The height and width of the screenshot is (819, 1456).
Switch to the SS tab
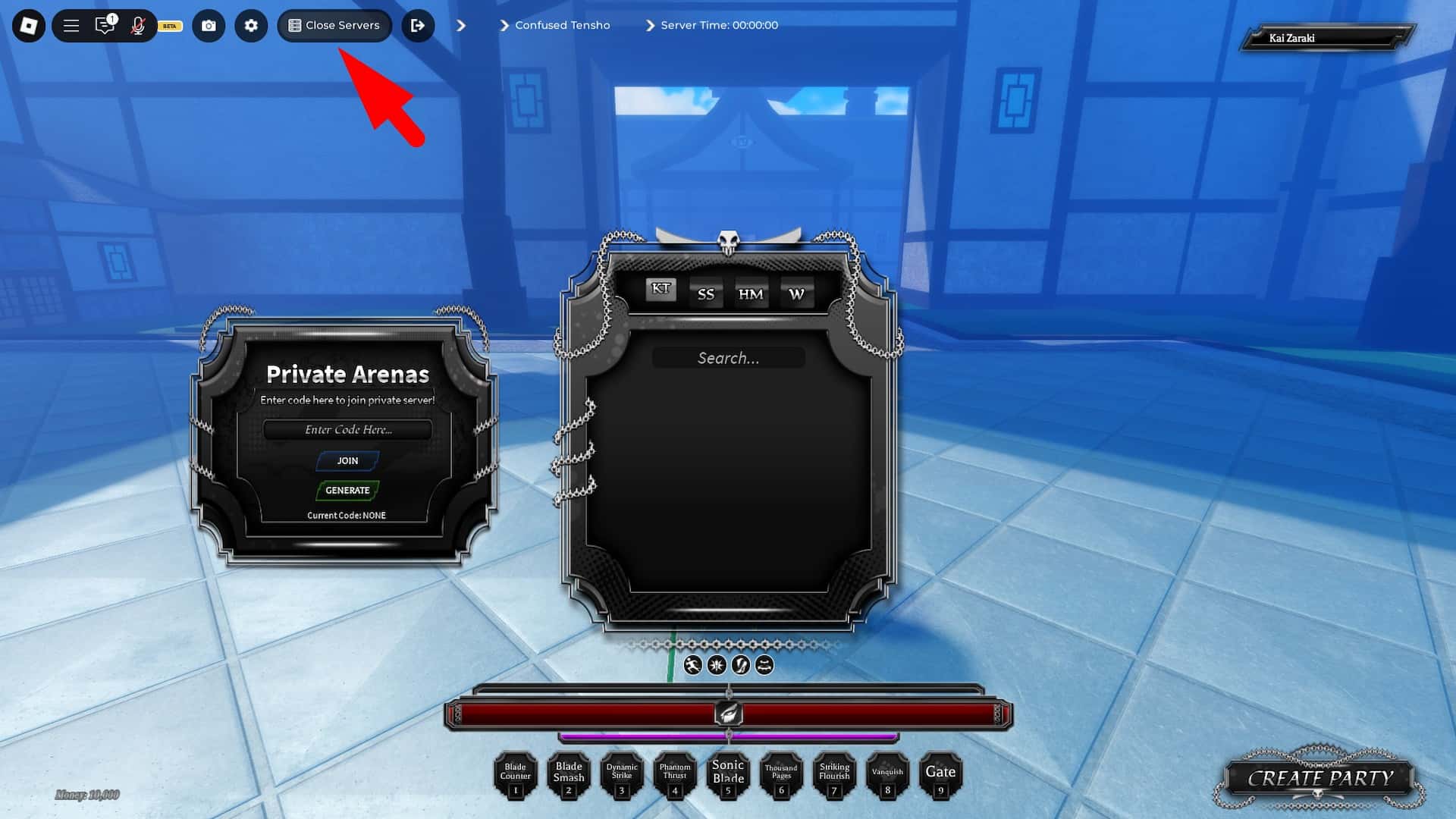click(x=705, y=293)
